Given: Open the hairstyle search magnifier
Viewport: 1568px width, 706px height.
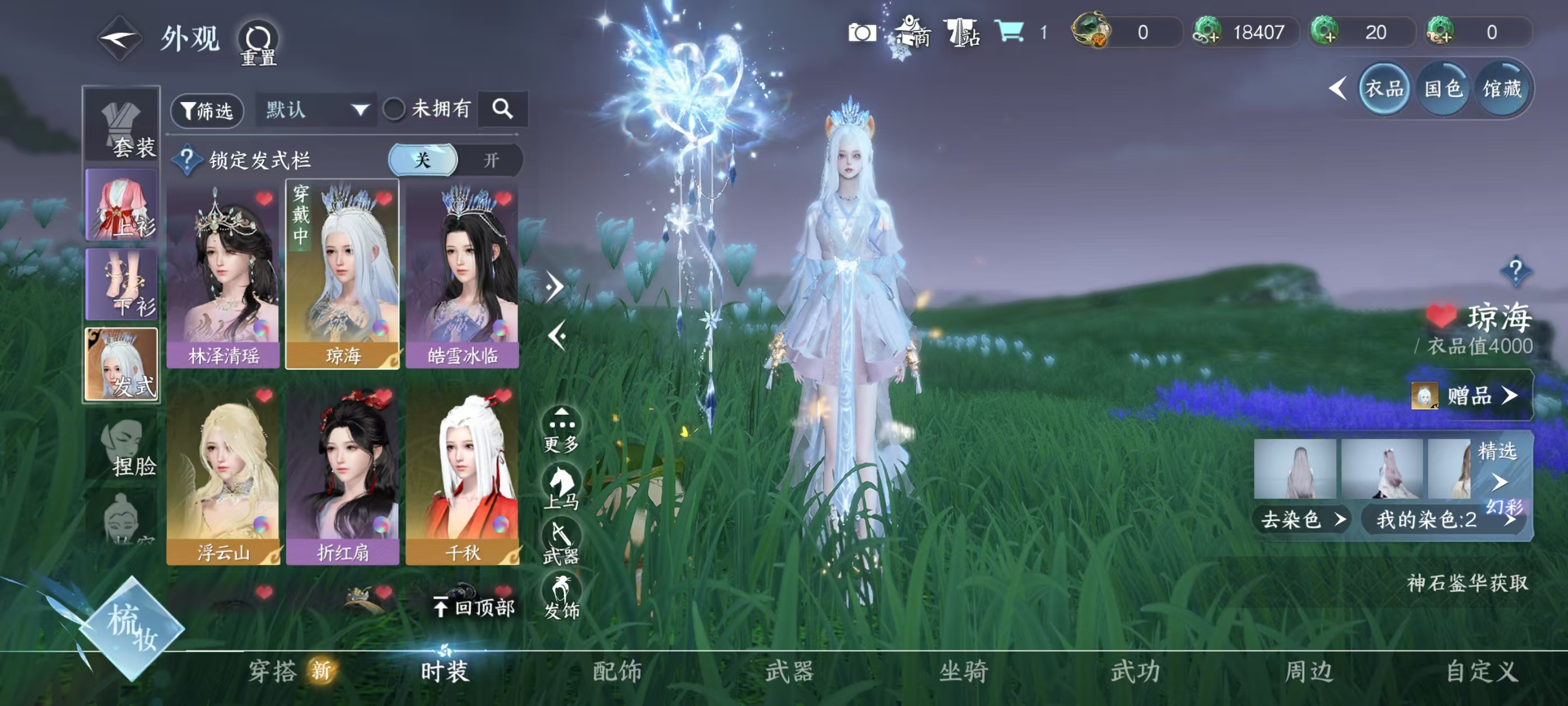Looking at the screenshot, I should pos(502,110).
